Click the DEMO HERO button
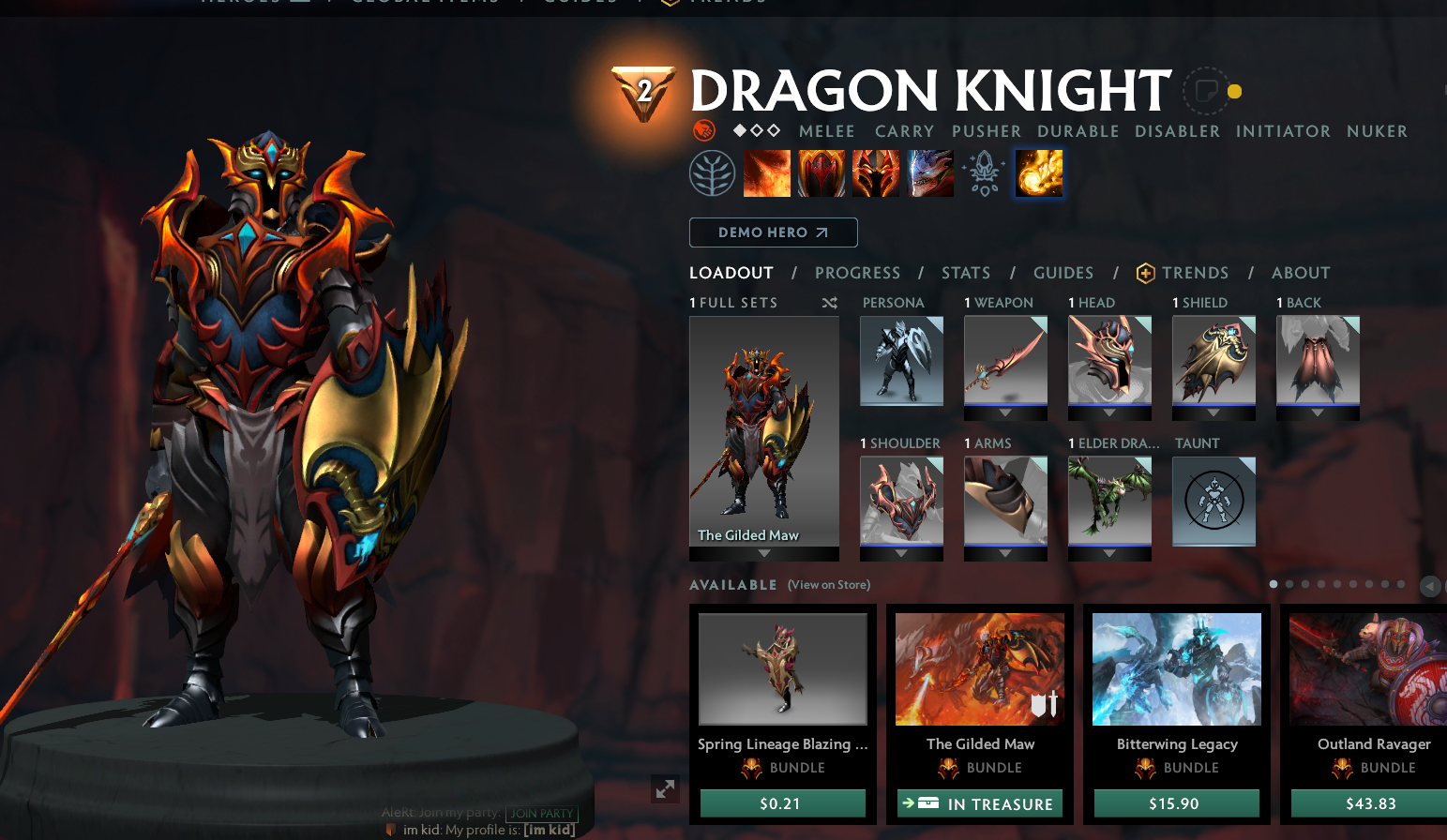This screenshot has width=1447, height=840. 773,232
